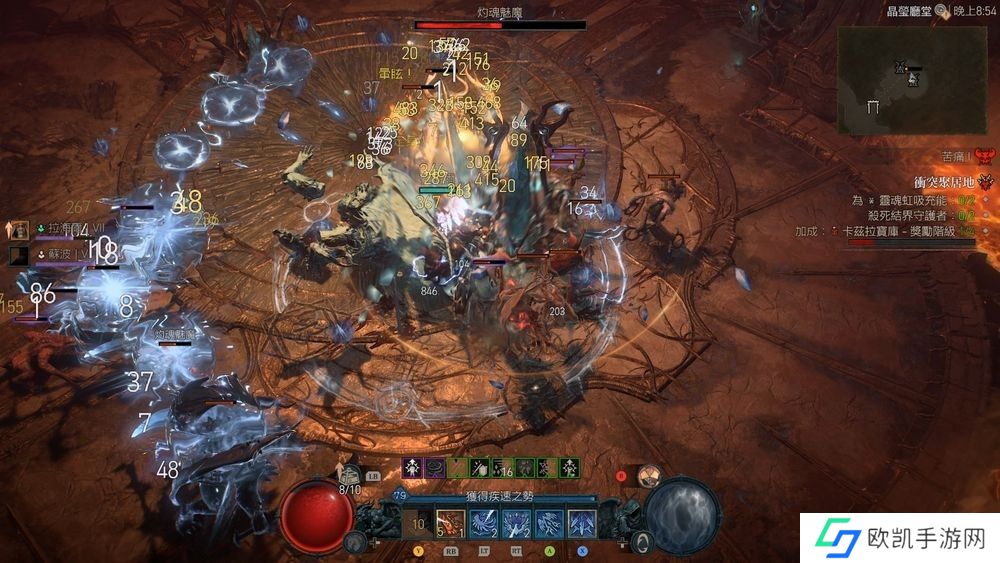
Task: Click the round emote wheel icon
Action: point(649,477)
